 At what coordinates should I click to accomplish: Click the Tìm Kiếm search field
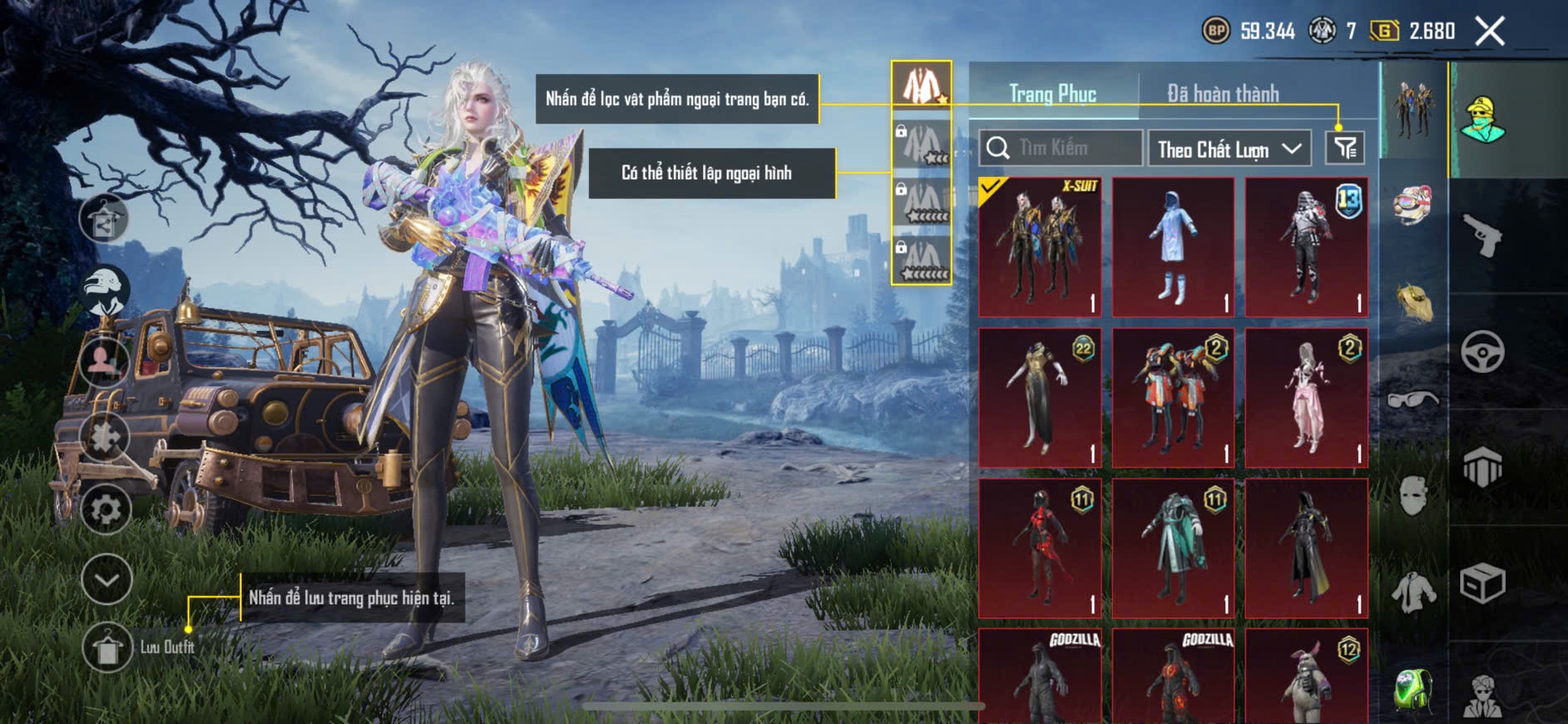[1060, 148]
